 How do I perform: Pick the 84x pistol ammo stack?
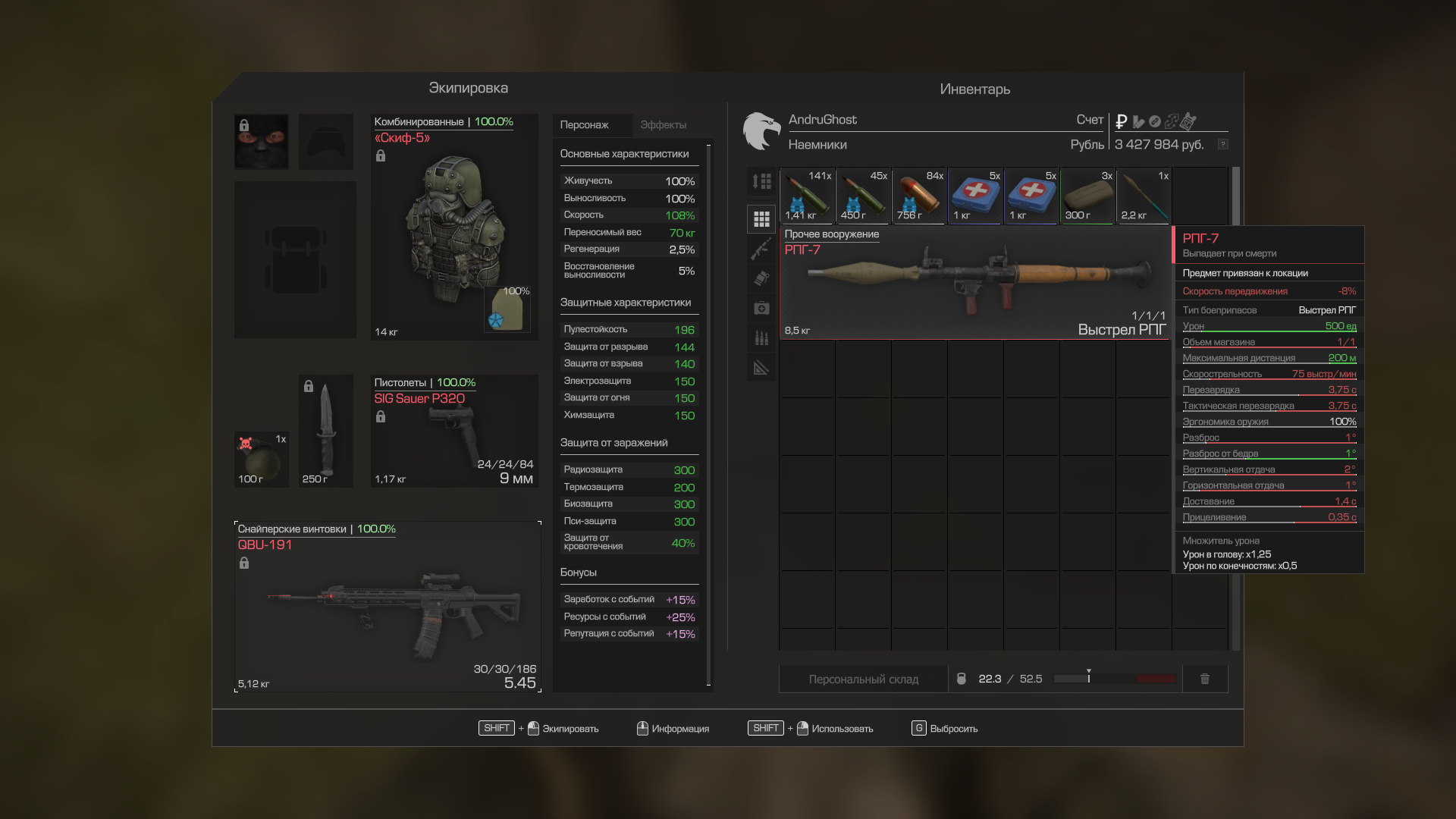tap(919, 196)
